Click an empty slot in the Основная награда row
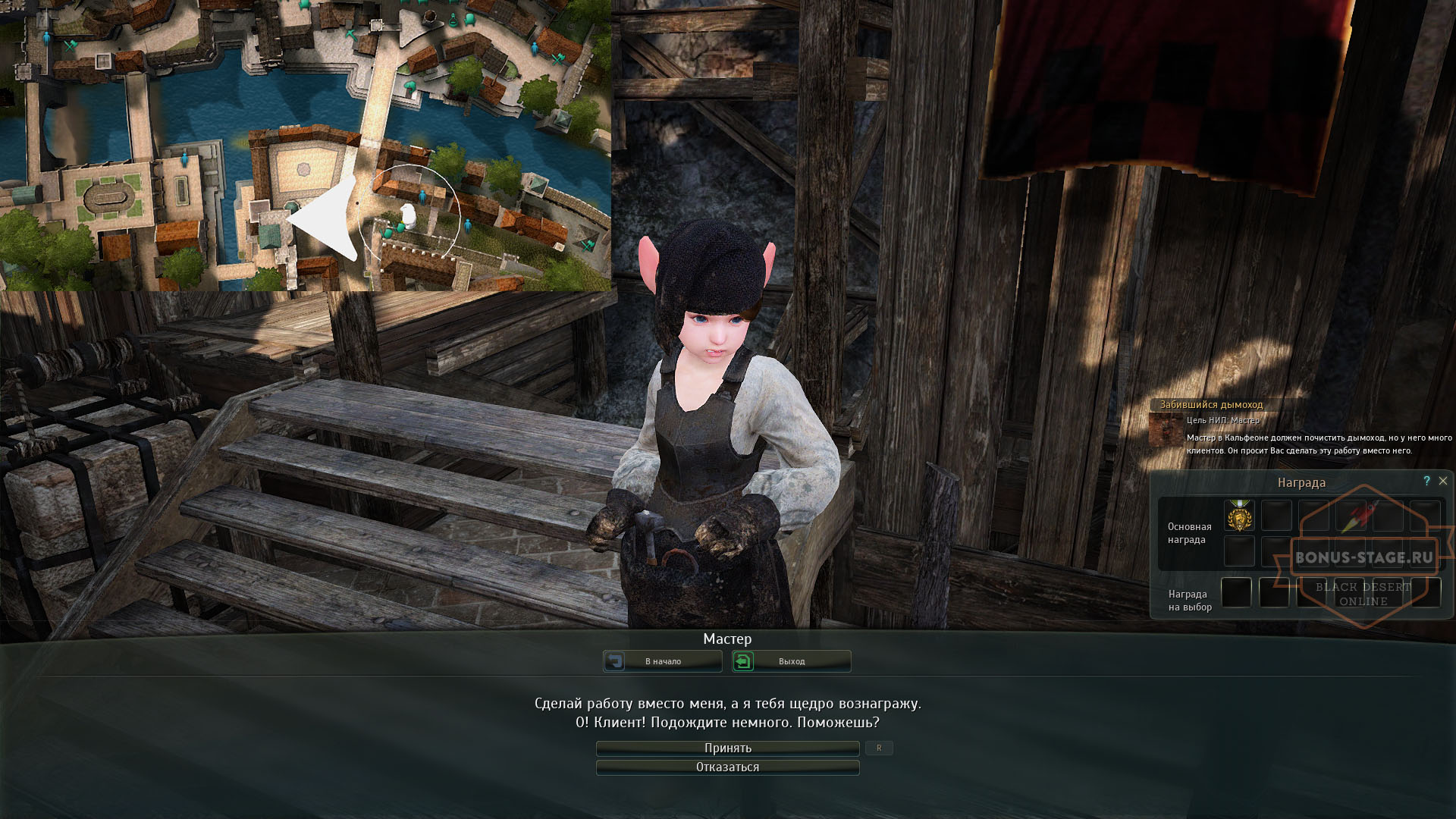 1278,516
